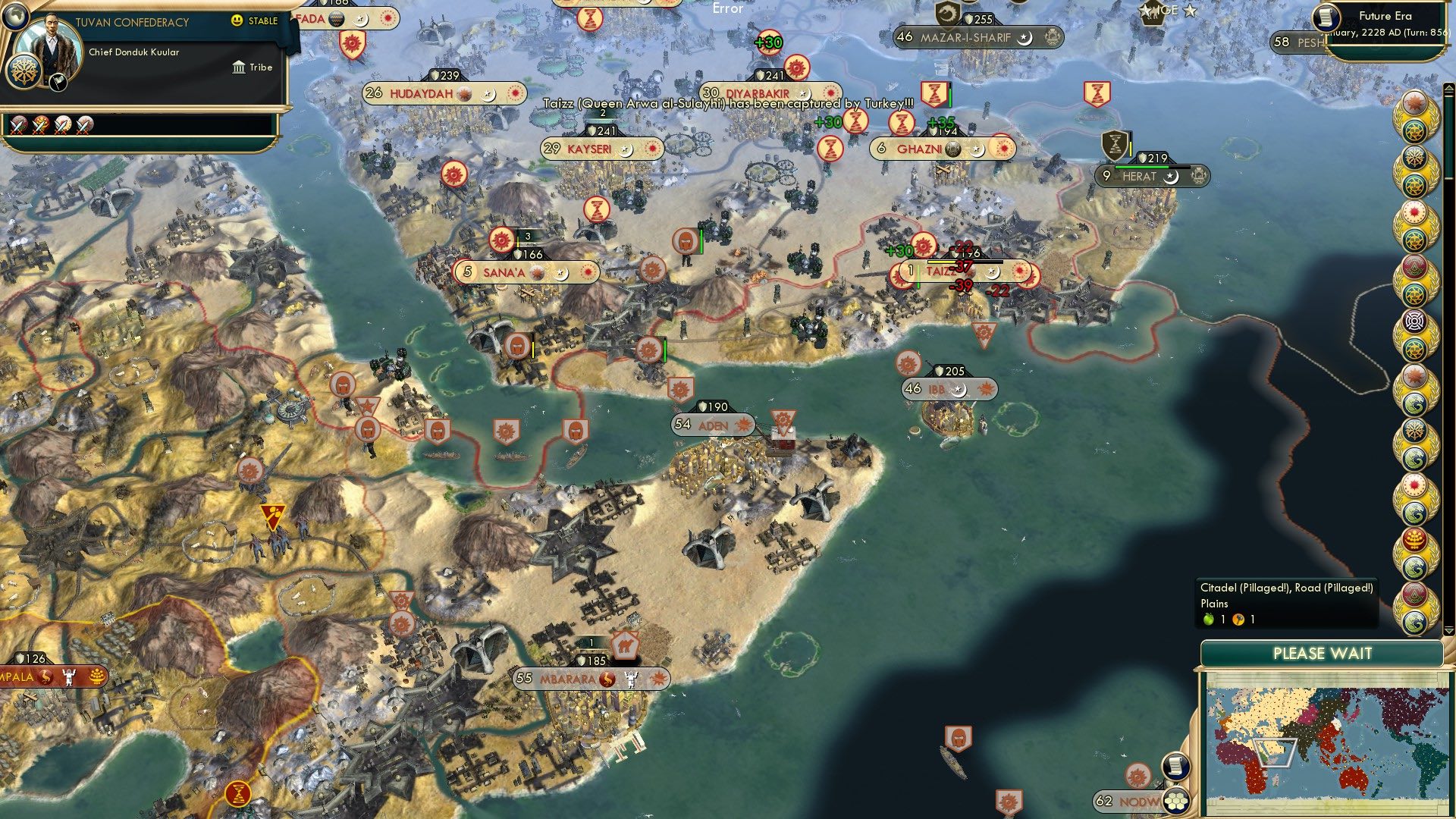Open the hourglass icon near Herat
The width and height of the screenshot is (1456, 819).
1112,146
